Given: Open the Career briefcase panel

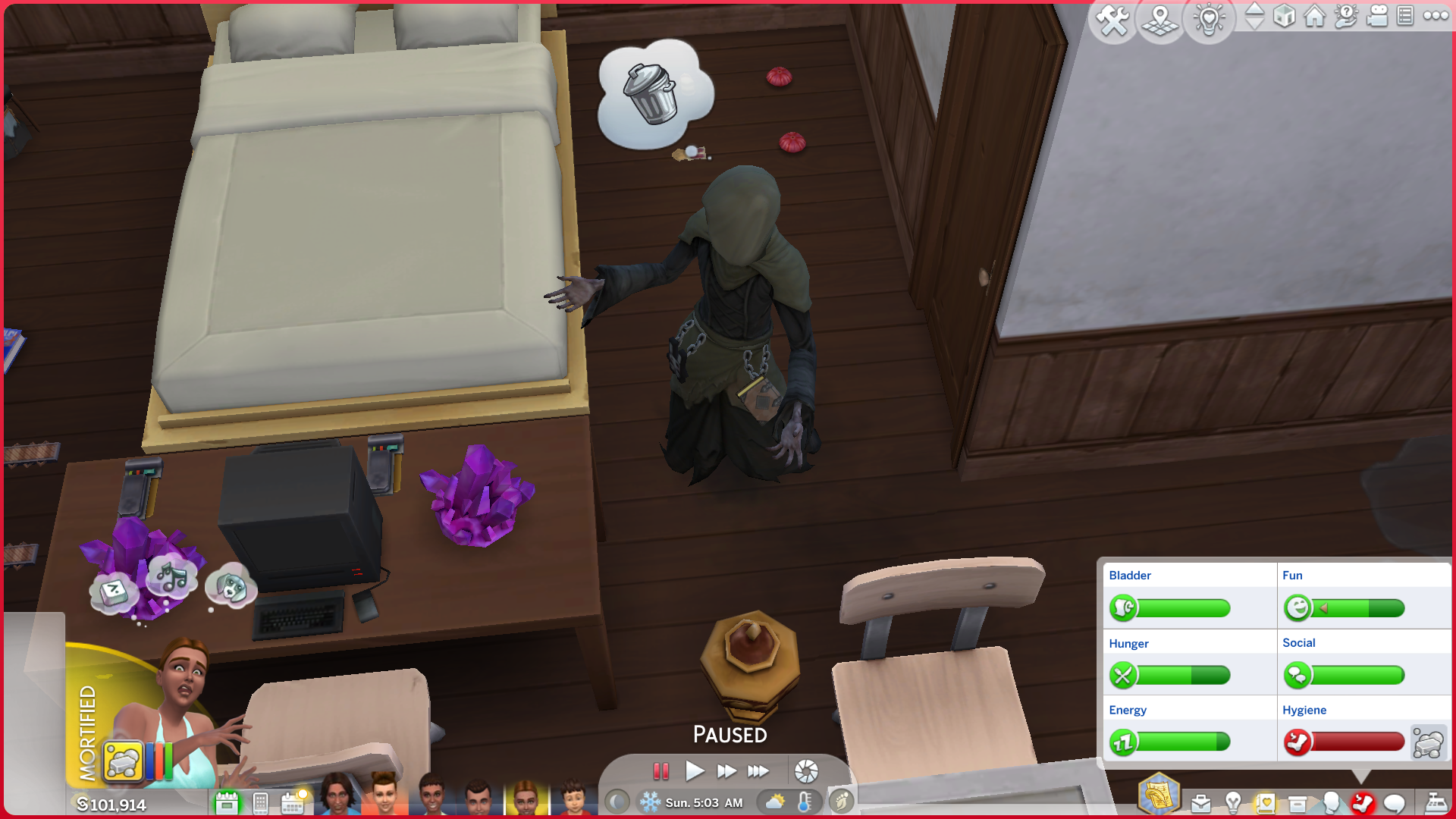Looking at the screenshot, I should (x=1200, y=802).
